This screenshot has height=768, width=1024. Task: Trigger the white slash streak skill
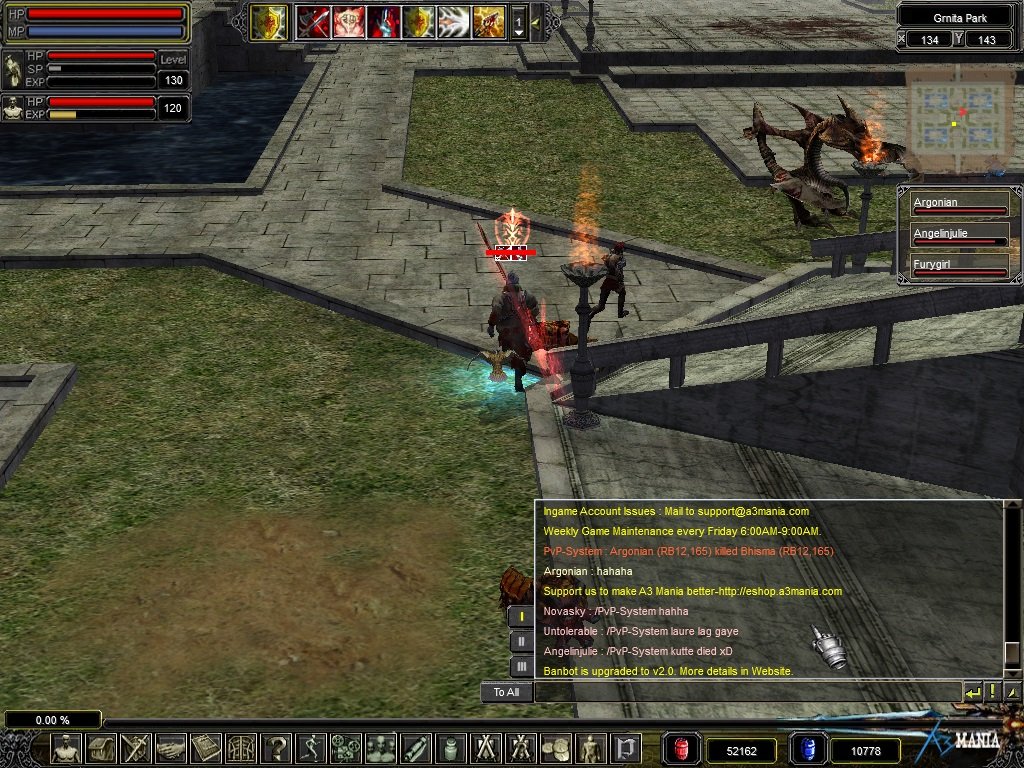(453, 21)
